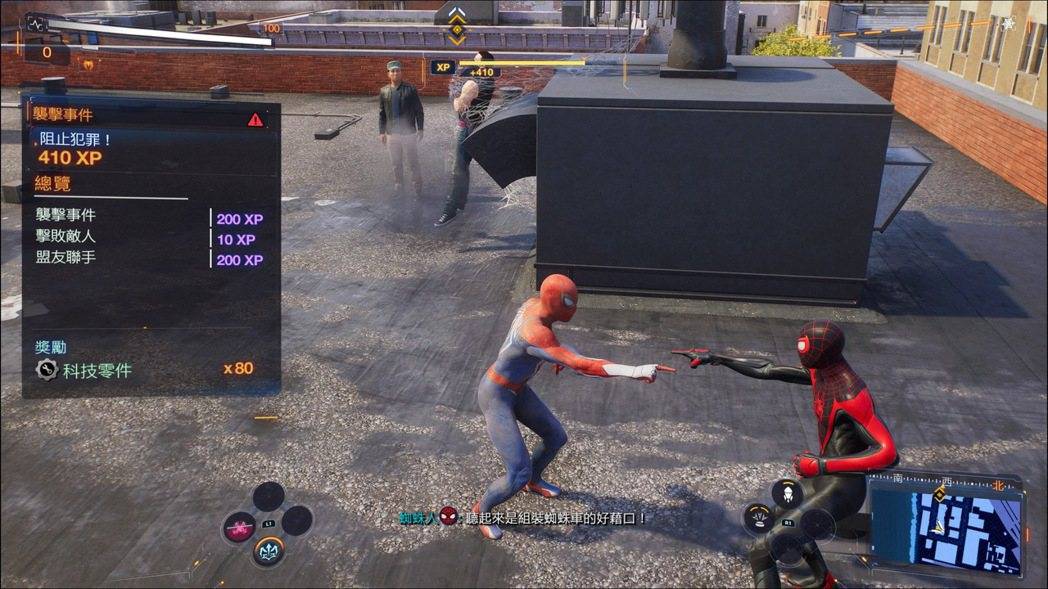1048x589 pixels.
Task: Click the red warning triangle on the event panel
Action: 256,120
